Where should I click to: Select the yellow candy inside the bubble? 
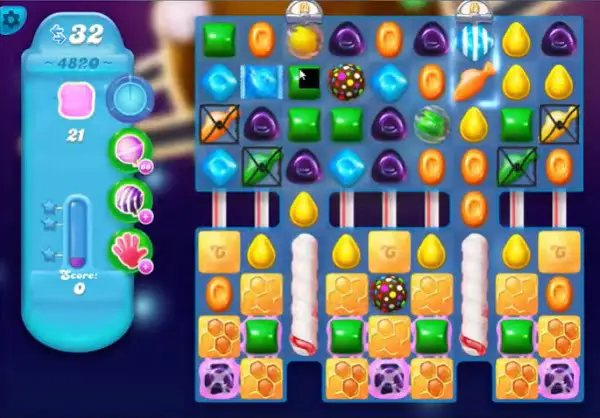click(x=303, y=40)
